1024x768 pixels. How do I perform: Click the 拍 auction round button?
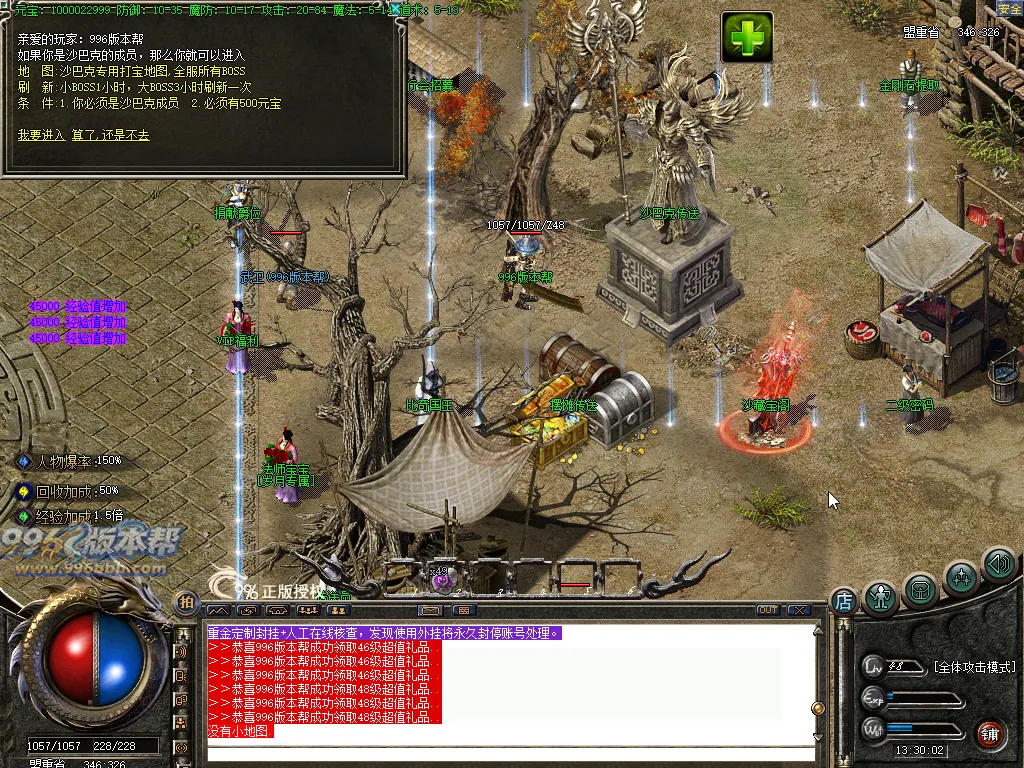[x=186, y=602]
